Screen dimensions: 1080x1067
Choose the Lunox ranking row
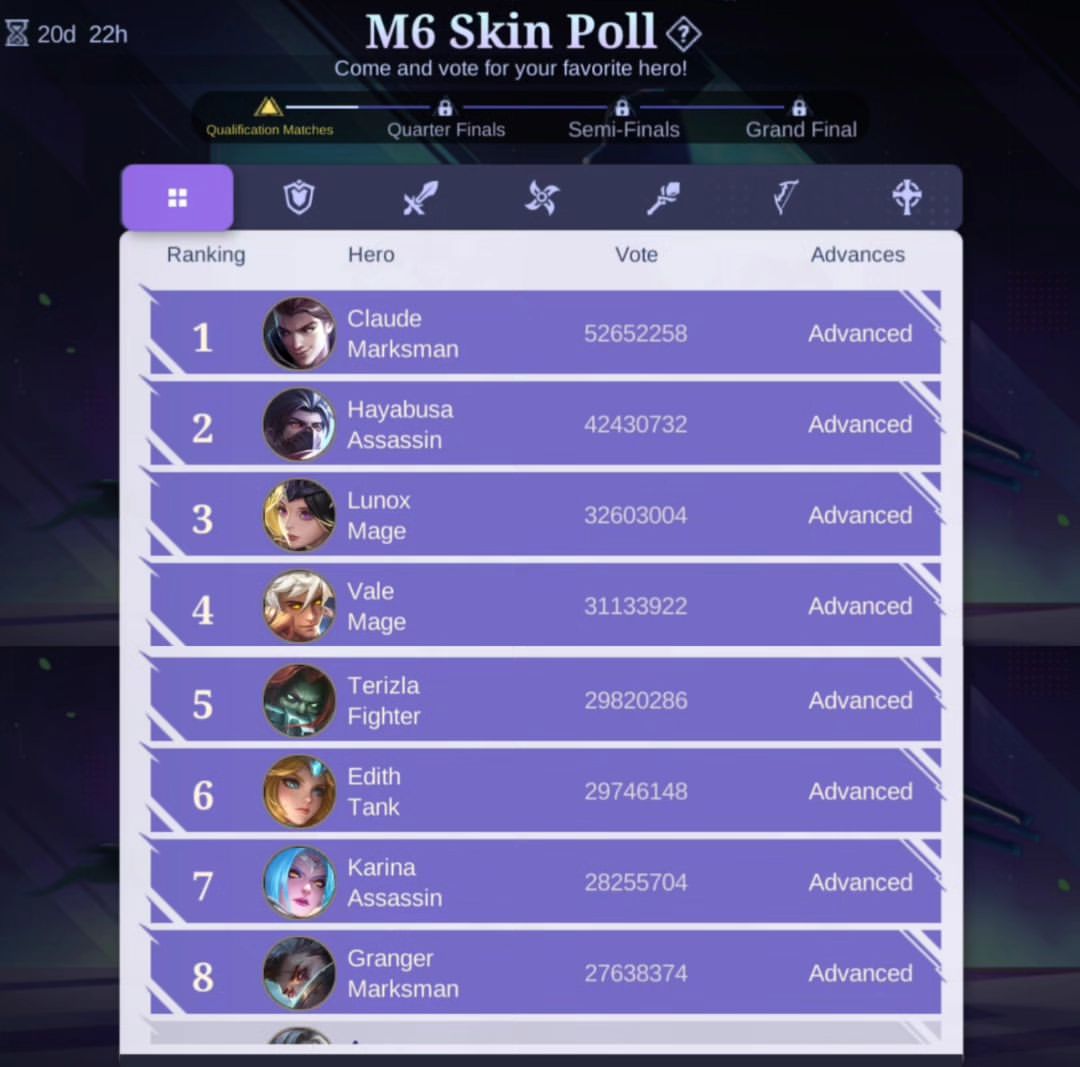545,515
